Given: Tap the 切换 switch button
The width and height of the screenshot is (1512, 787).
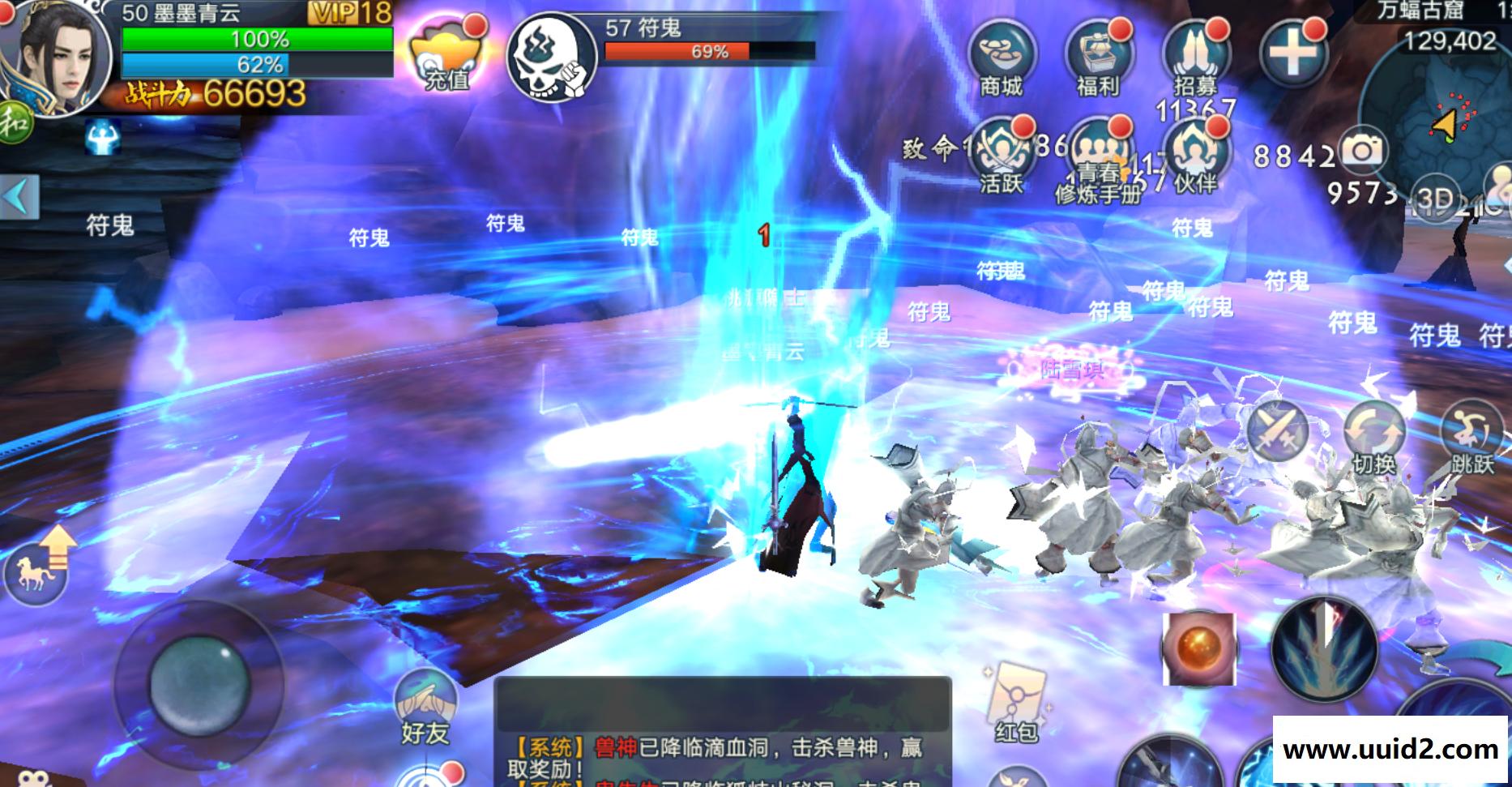Looking at the screenshot, I should (x=1374, y=438).
